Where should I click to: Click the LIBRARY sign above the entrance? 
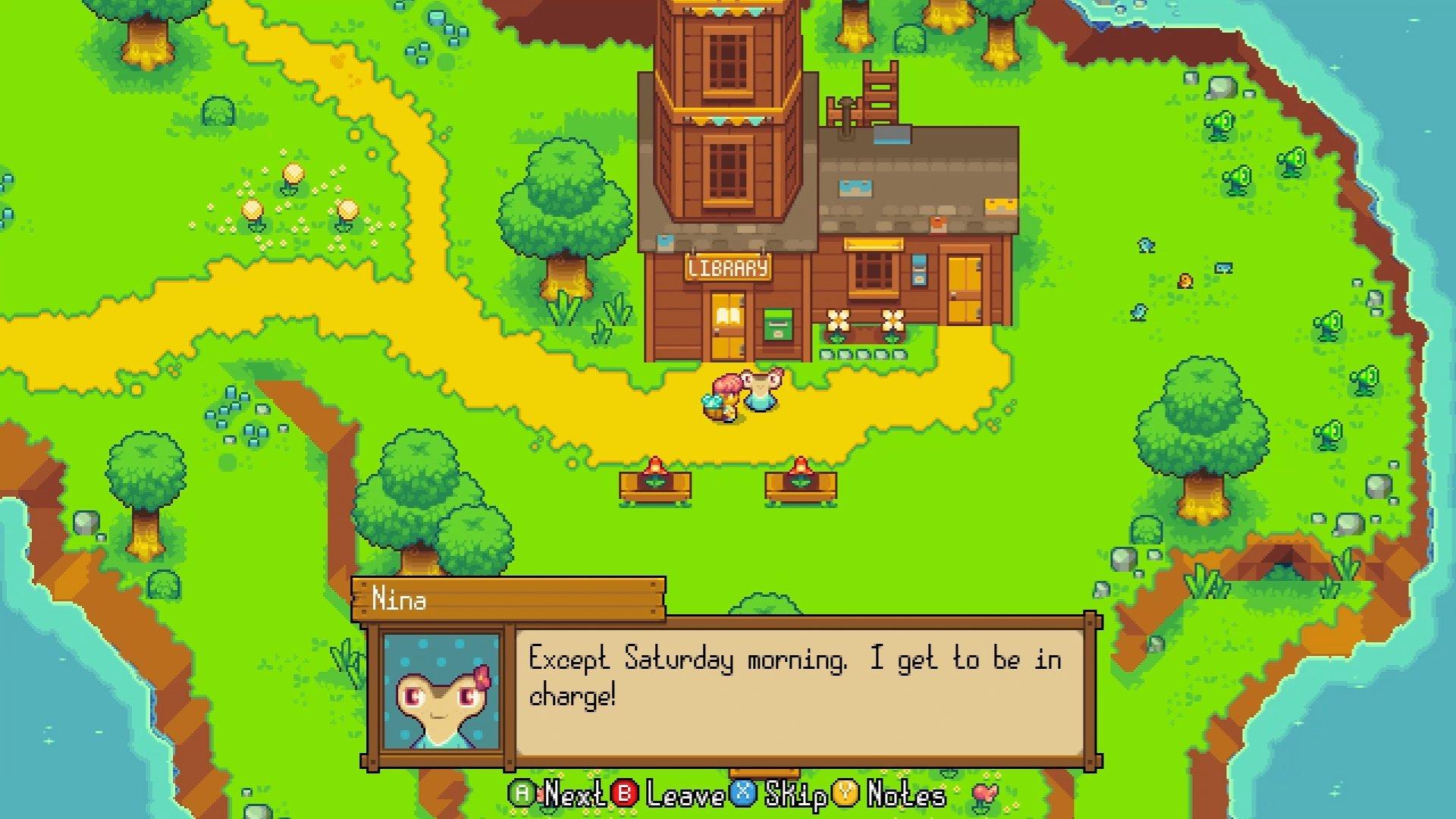[x=726, y=267]
